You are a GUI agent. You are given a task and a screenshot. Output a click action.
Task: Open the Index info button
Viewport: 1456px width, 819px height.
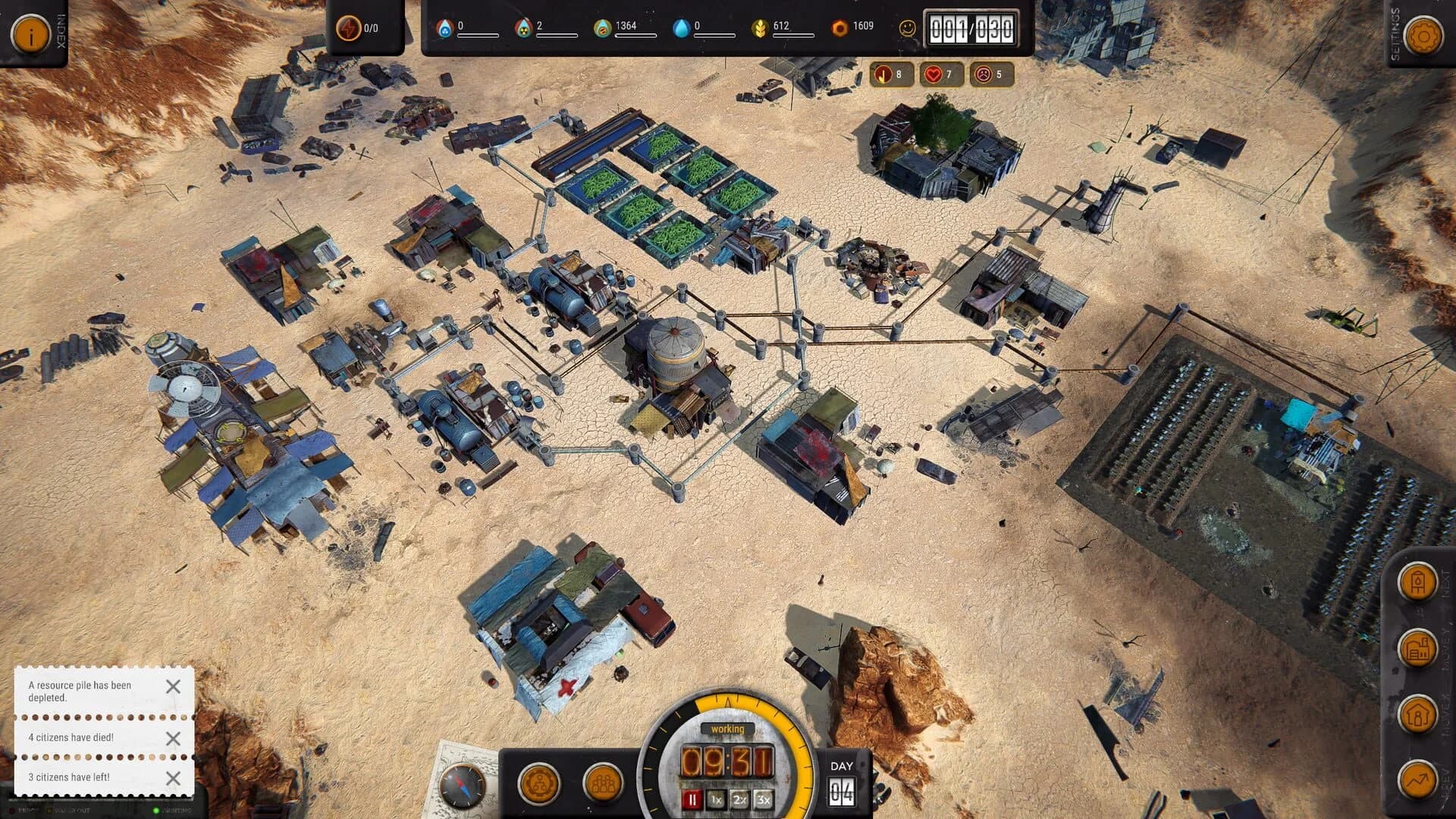[30, 34]
